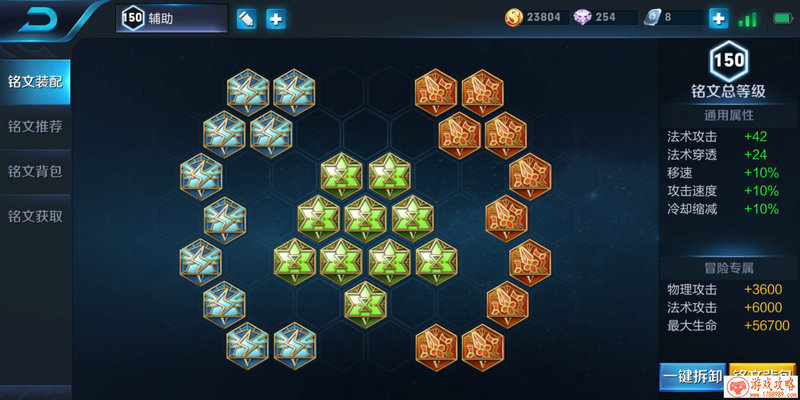The image size is (800, 400).
Task: Click the blue 一键拆卸 button
Action: (692, 378)
